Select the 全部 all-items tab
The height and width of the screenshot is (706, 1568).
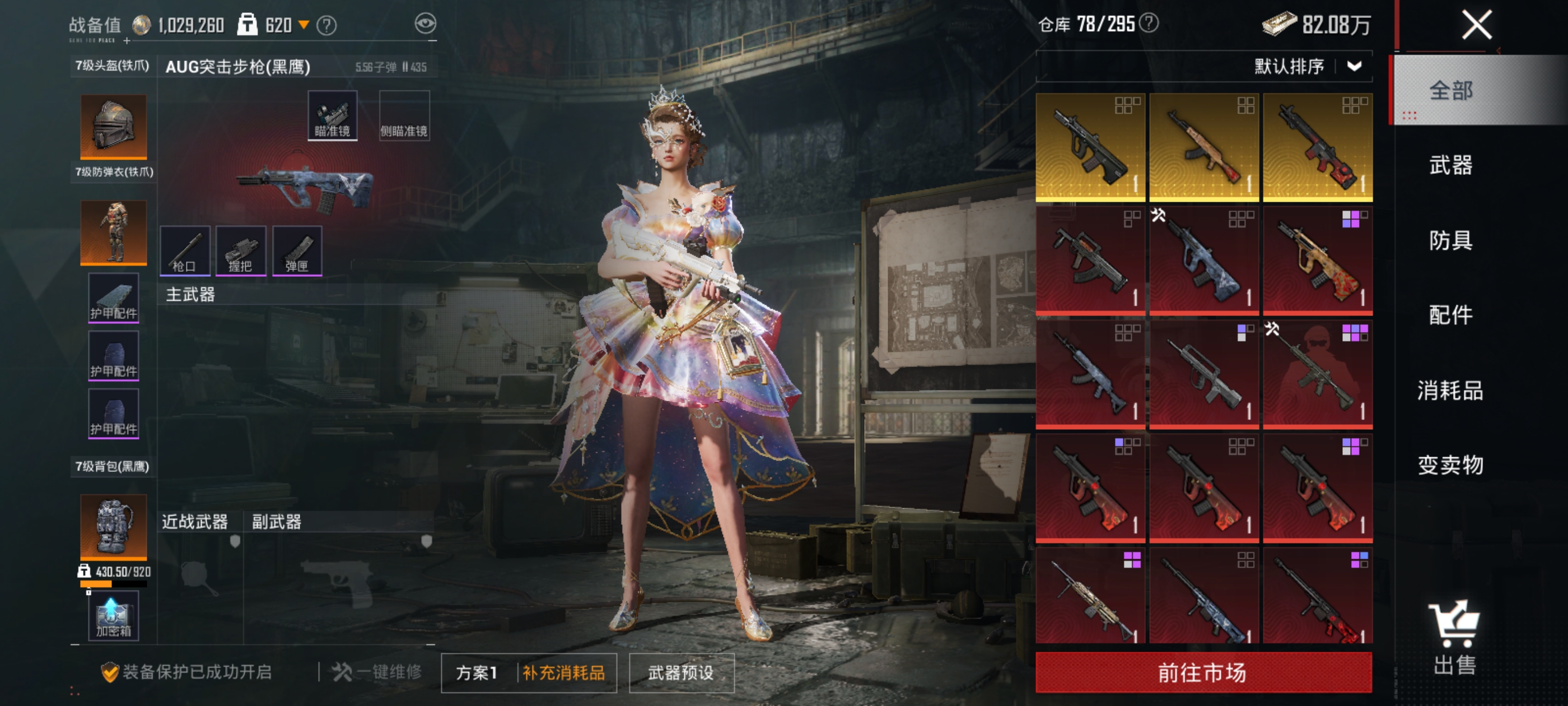[x=1450, y=91]
